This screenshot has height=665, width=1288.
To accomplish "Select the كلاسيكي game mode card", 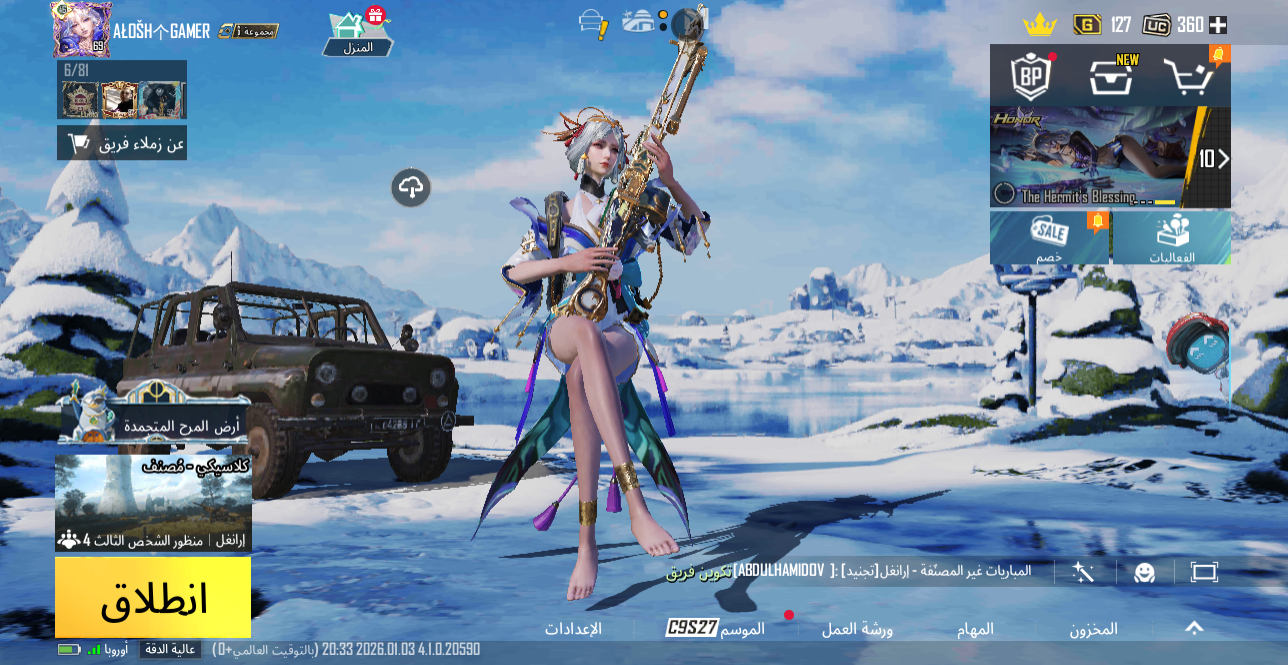I will point(153,503).
